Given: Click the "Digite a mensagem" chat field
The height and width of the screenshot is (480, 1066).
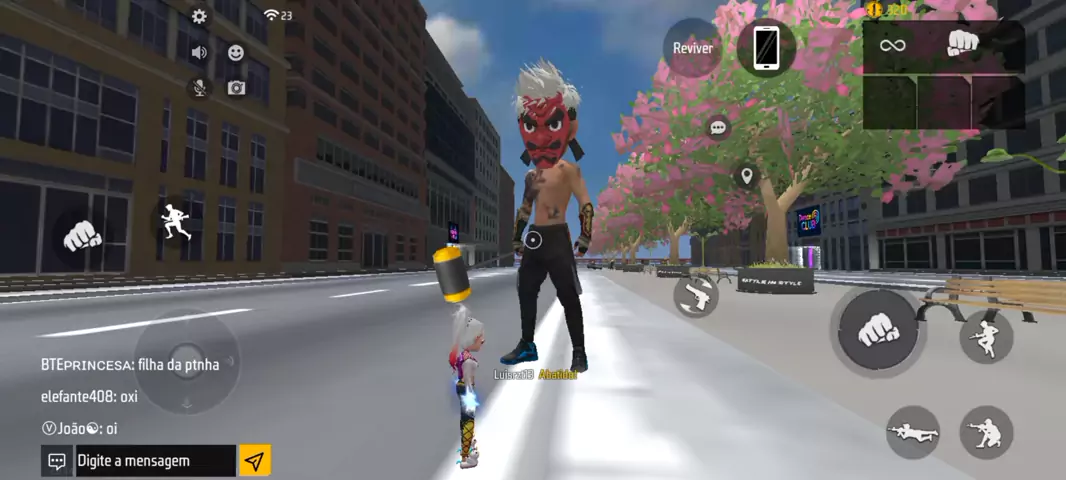Looking at the screenshot, I should (155, 461).
